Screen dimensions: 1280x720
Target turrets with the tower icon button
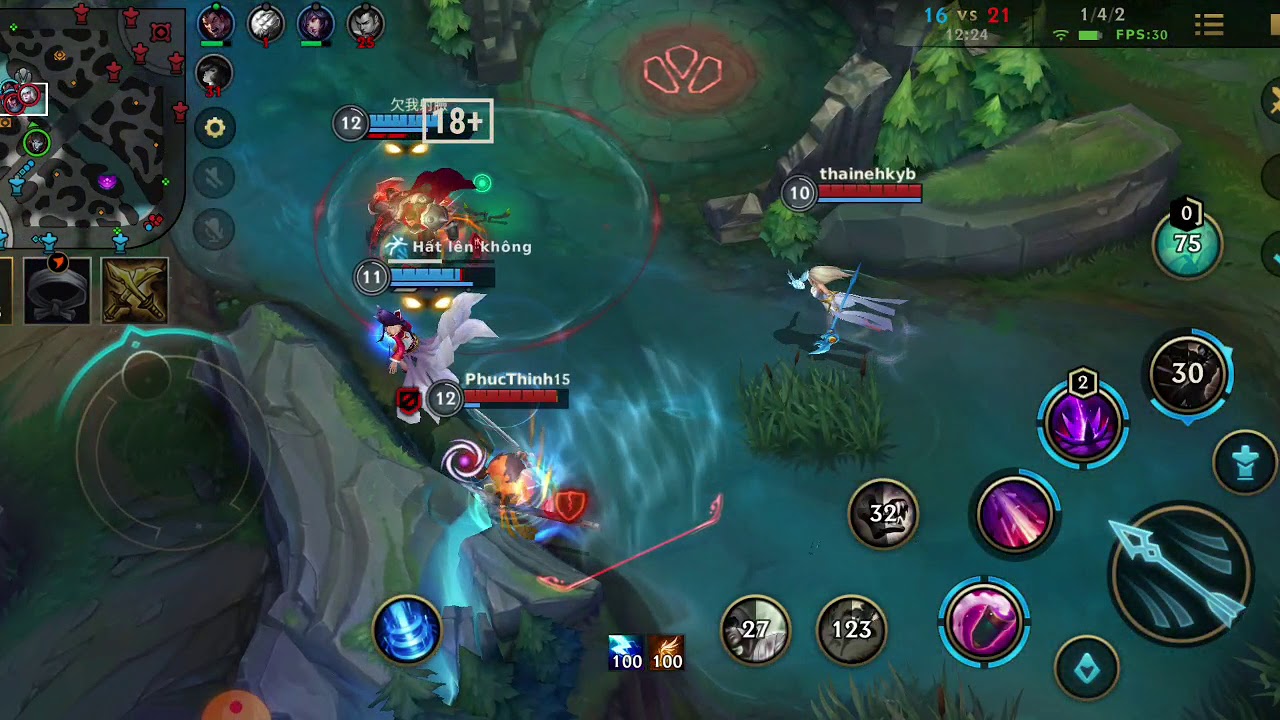point(1244,463)
